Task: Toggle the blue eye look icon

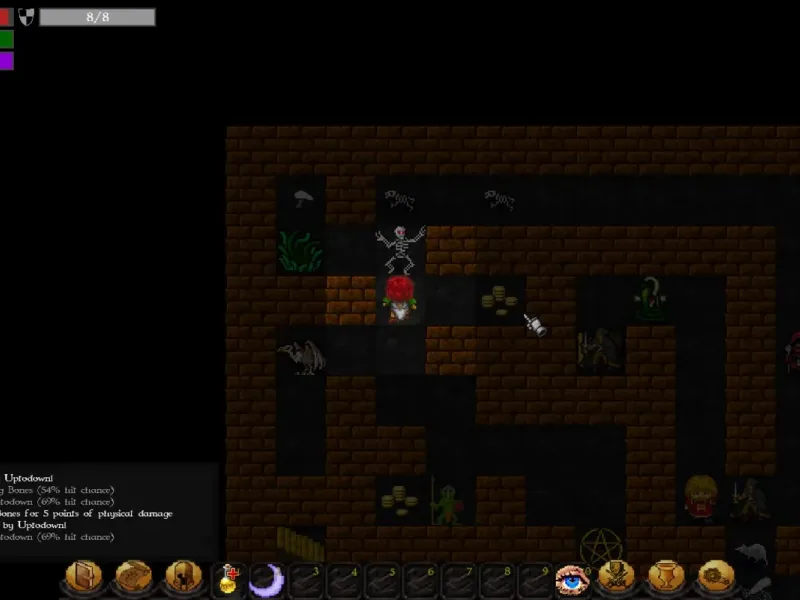Action: pyautogui.click(x=571, y=579)
